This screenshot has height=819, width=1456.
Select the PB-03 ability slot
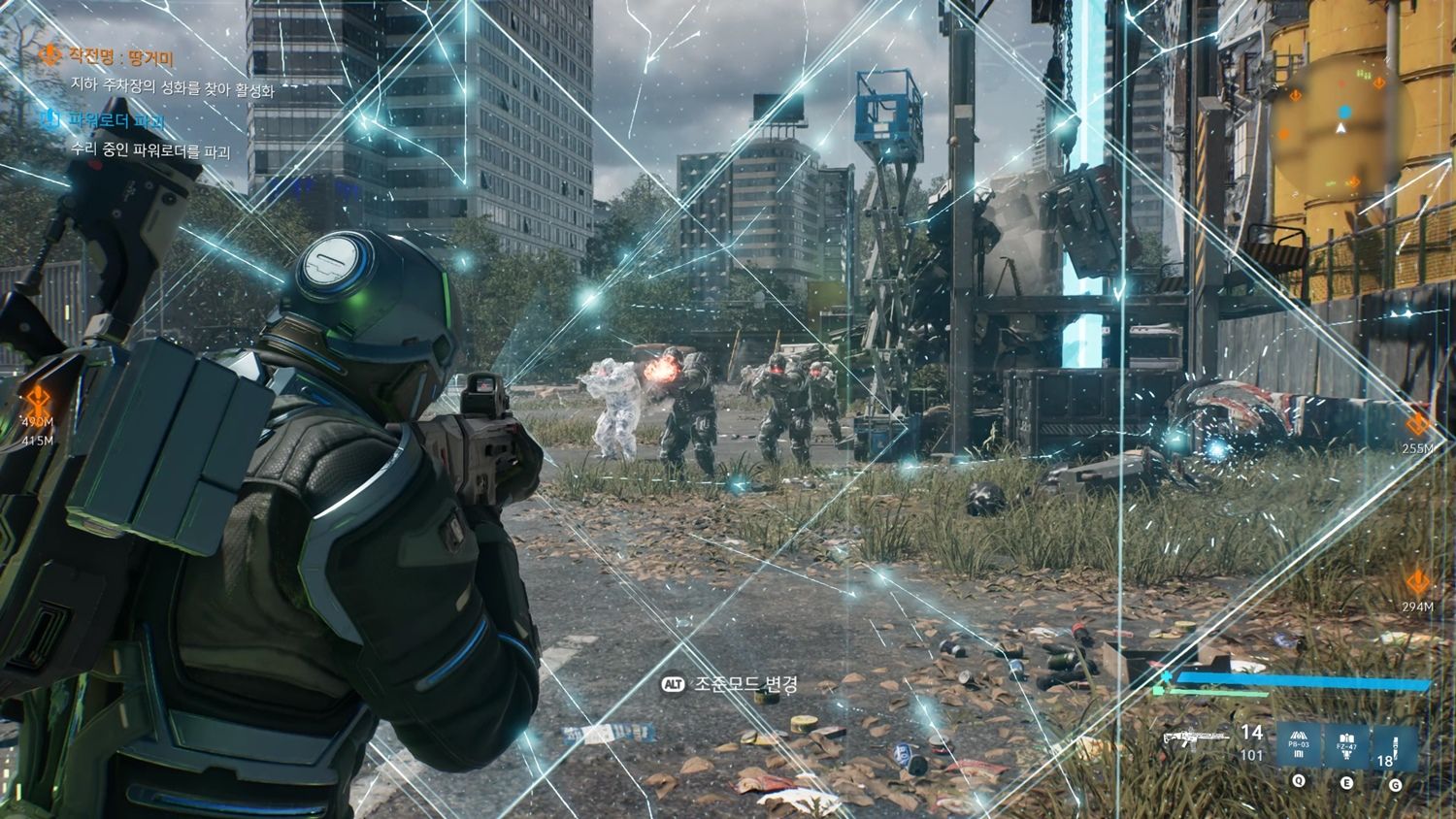[1299, 746]
